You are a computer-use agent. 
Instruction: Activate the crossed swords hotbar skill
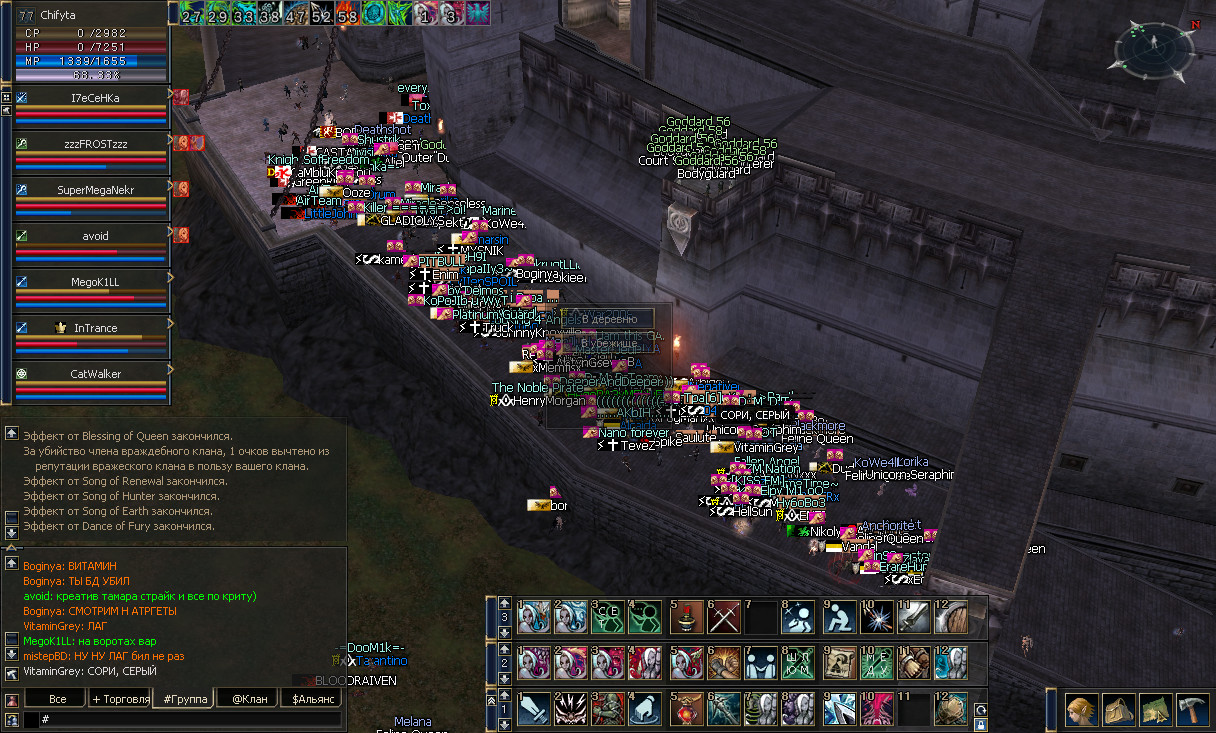[x=723, y=617]
